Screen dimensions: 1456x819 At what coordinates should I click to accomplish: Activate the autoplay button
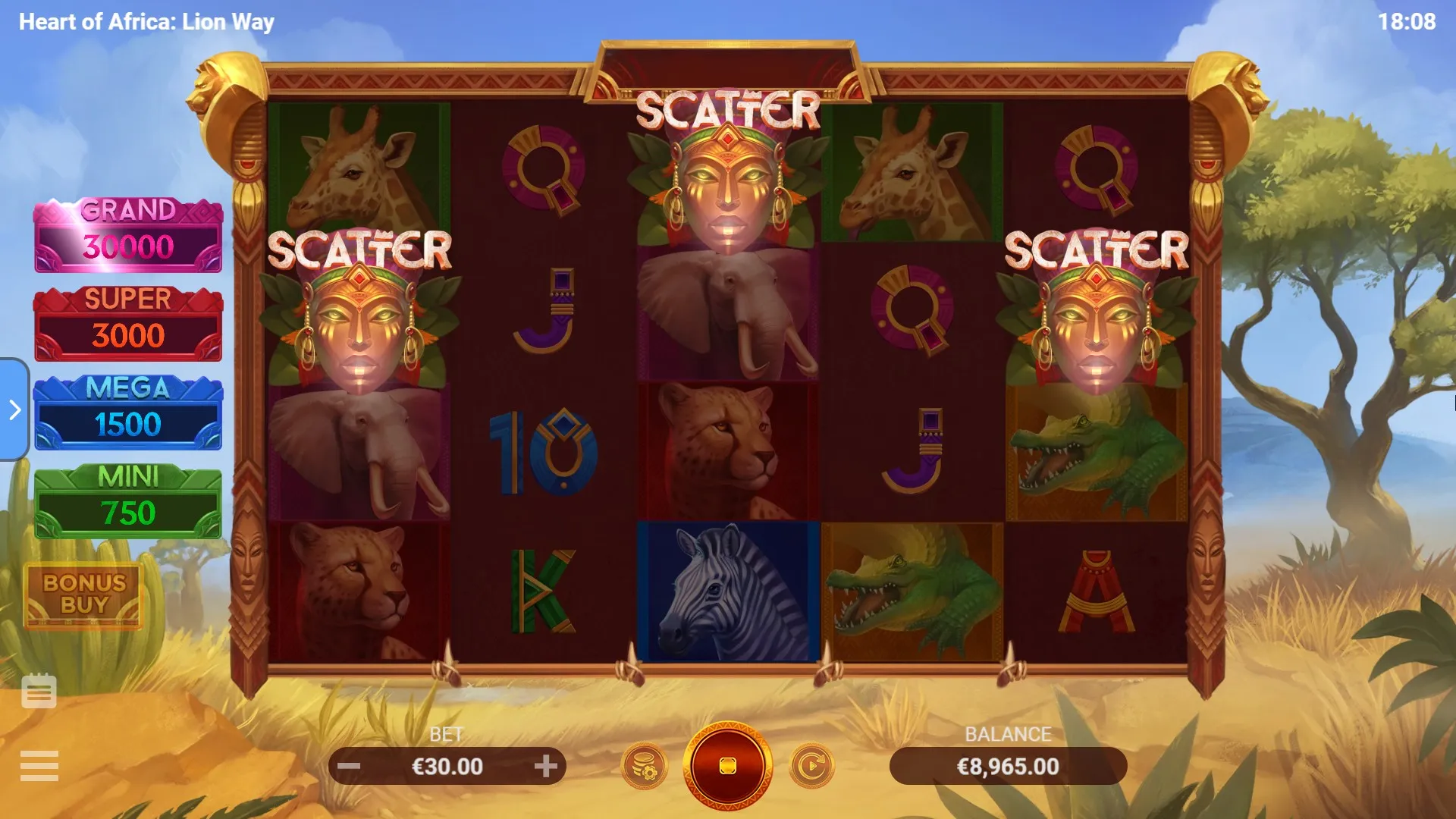click(x=811, y=766)
